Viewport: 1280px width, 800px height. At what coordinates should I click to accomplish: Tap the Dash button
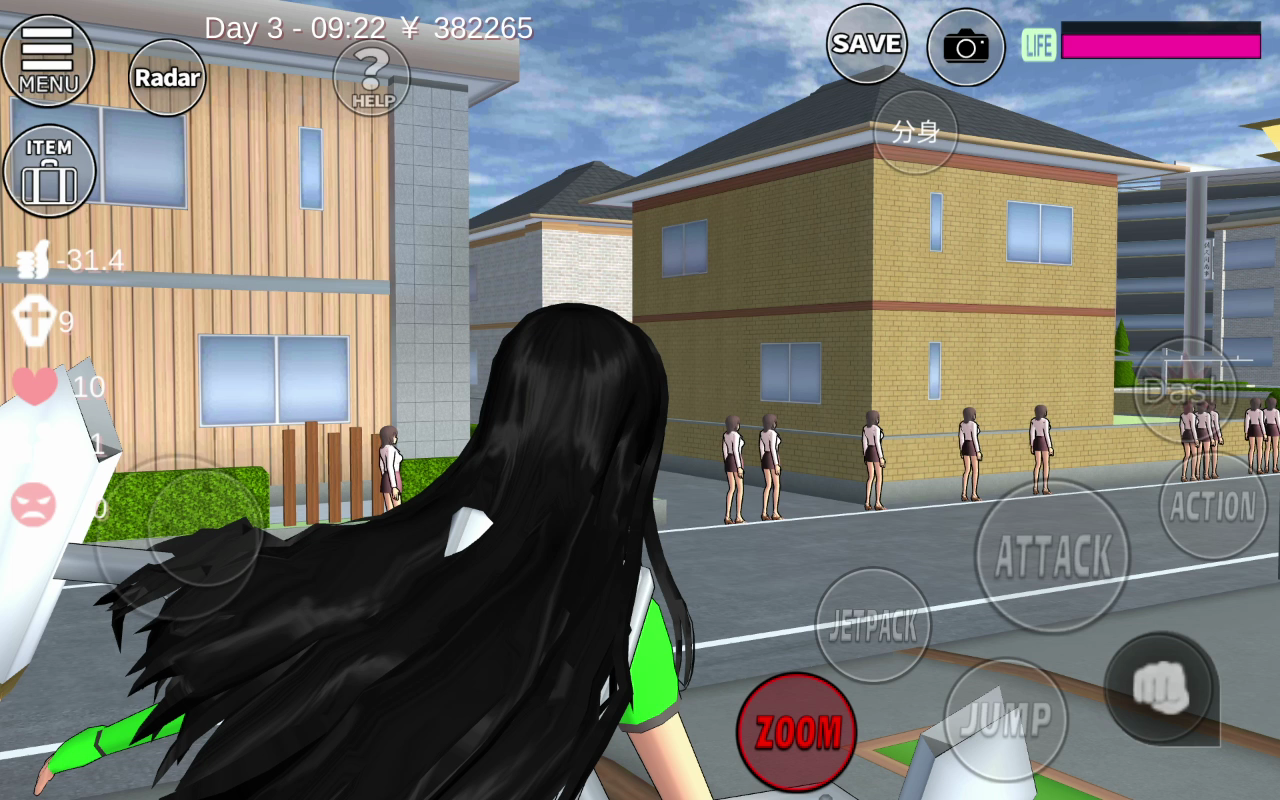(1186, 390)
